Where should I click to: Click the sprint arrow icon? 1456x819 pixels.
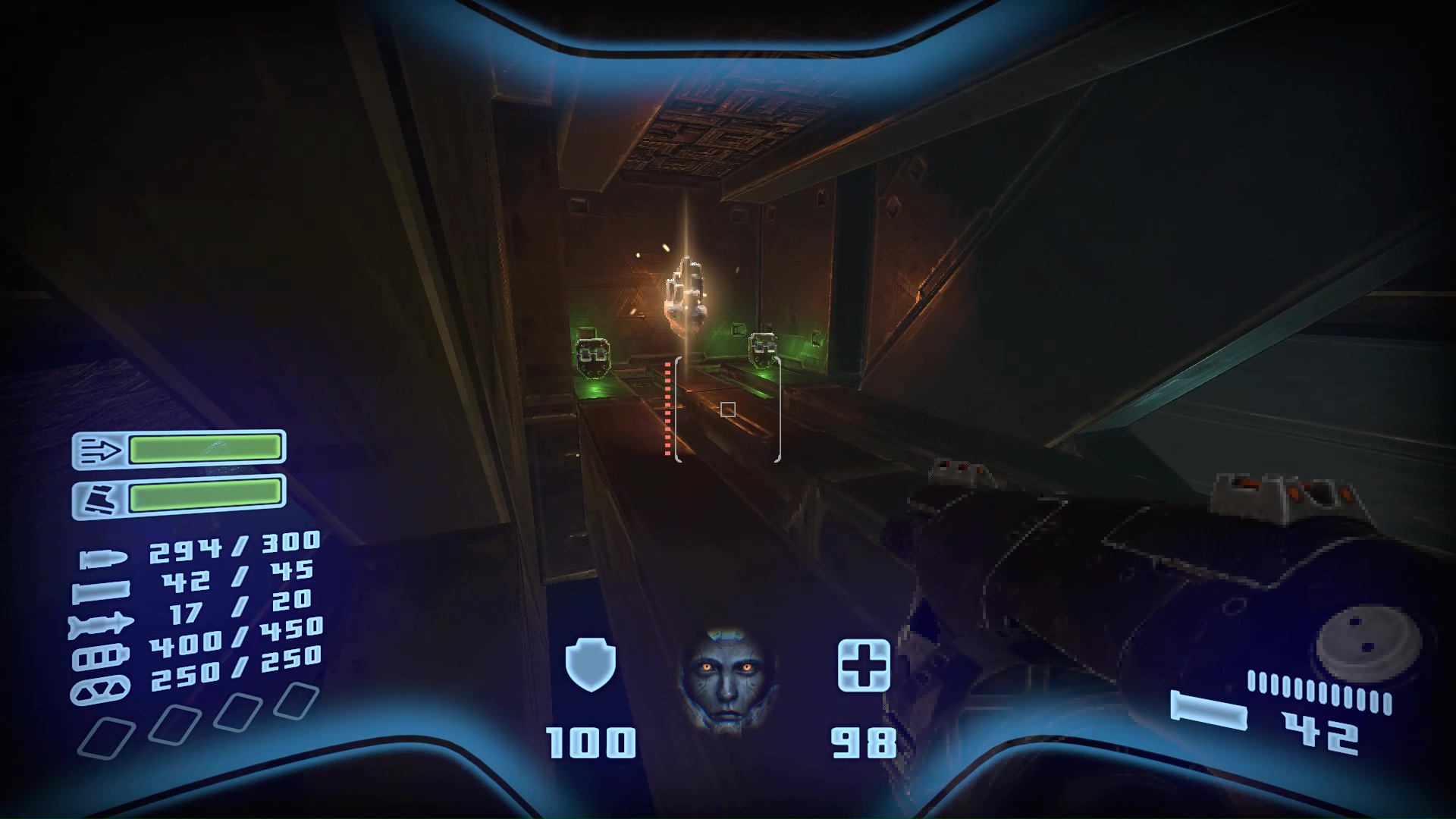tap(101, 450)
